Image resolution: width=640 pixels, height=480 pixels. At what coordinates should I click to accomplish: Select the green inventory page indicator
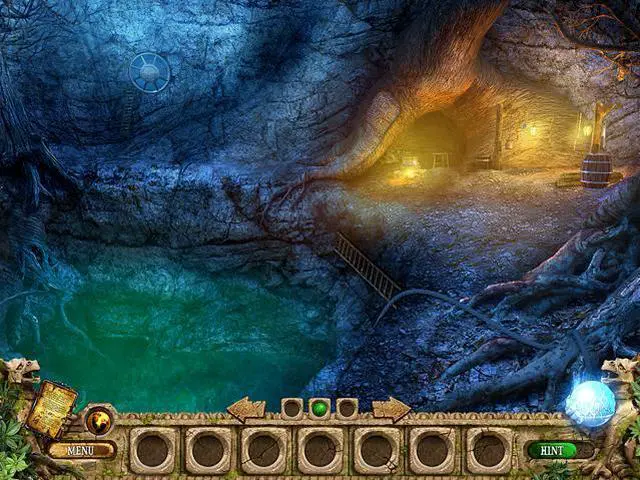tap(320, 408)
